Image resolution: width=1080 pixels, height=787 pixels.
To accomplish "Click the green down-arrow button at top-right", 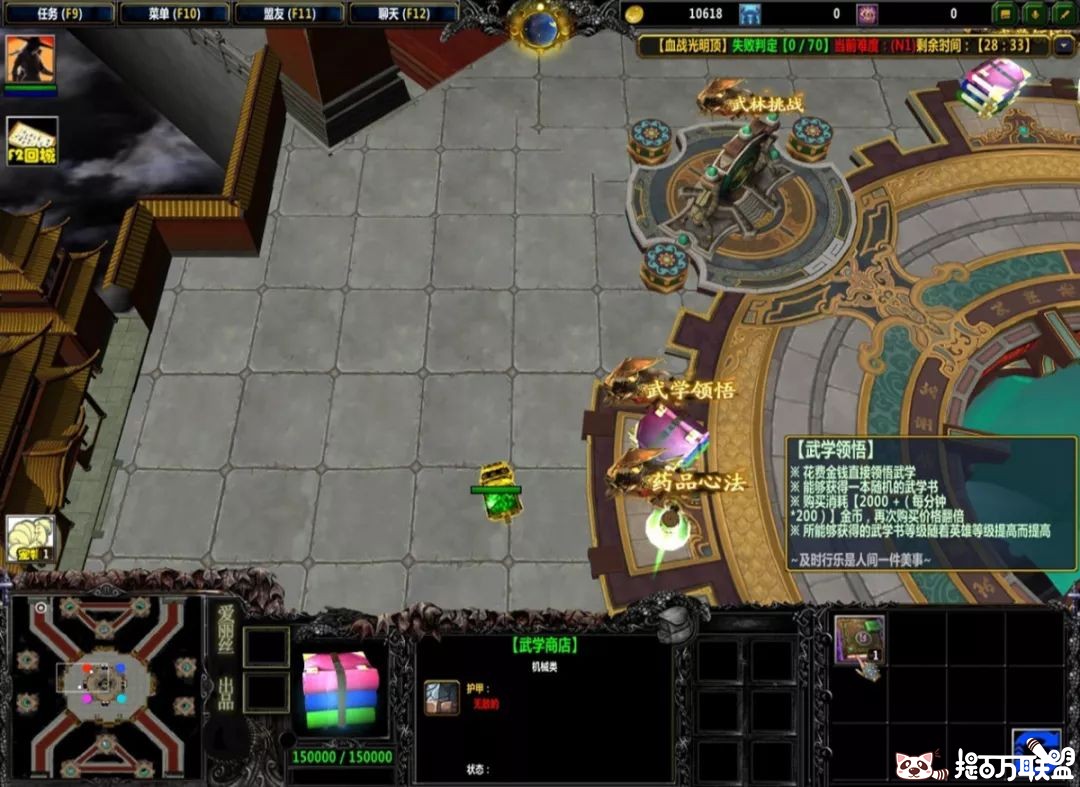I will coord(1034,14).
